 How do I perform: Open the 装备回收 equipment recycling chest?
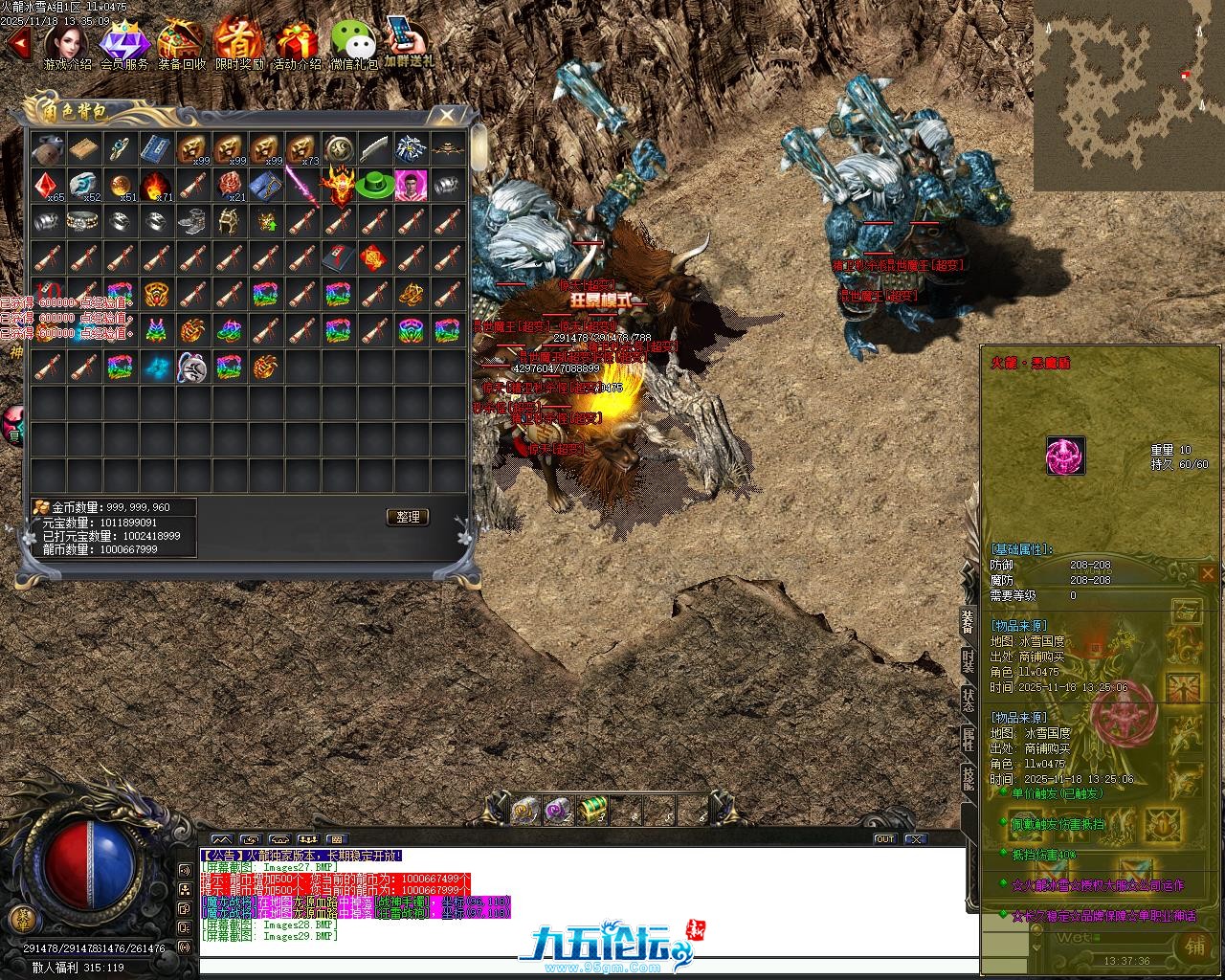(181, 44)
